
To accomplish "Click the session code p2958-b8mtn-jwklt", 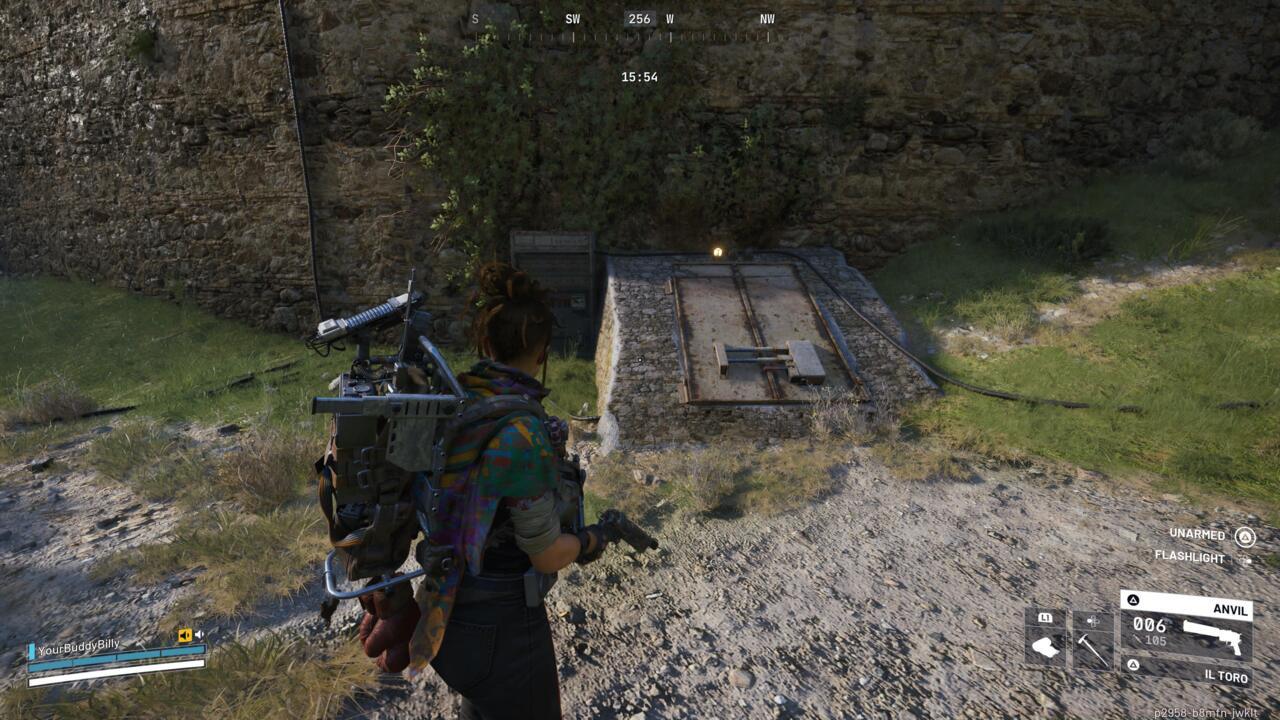I will (1208, 711).
